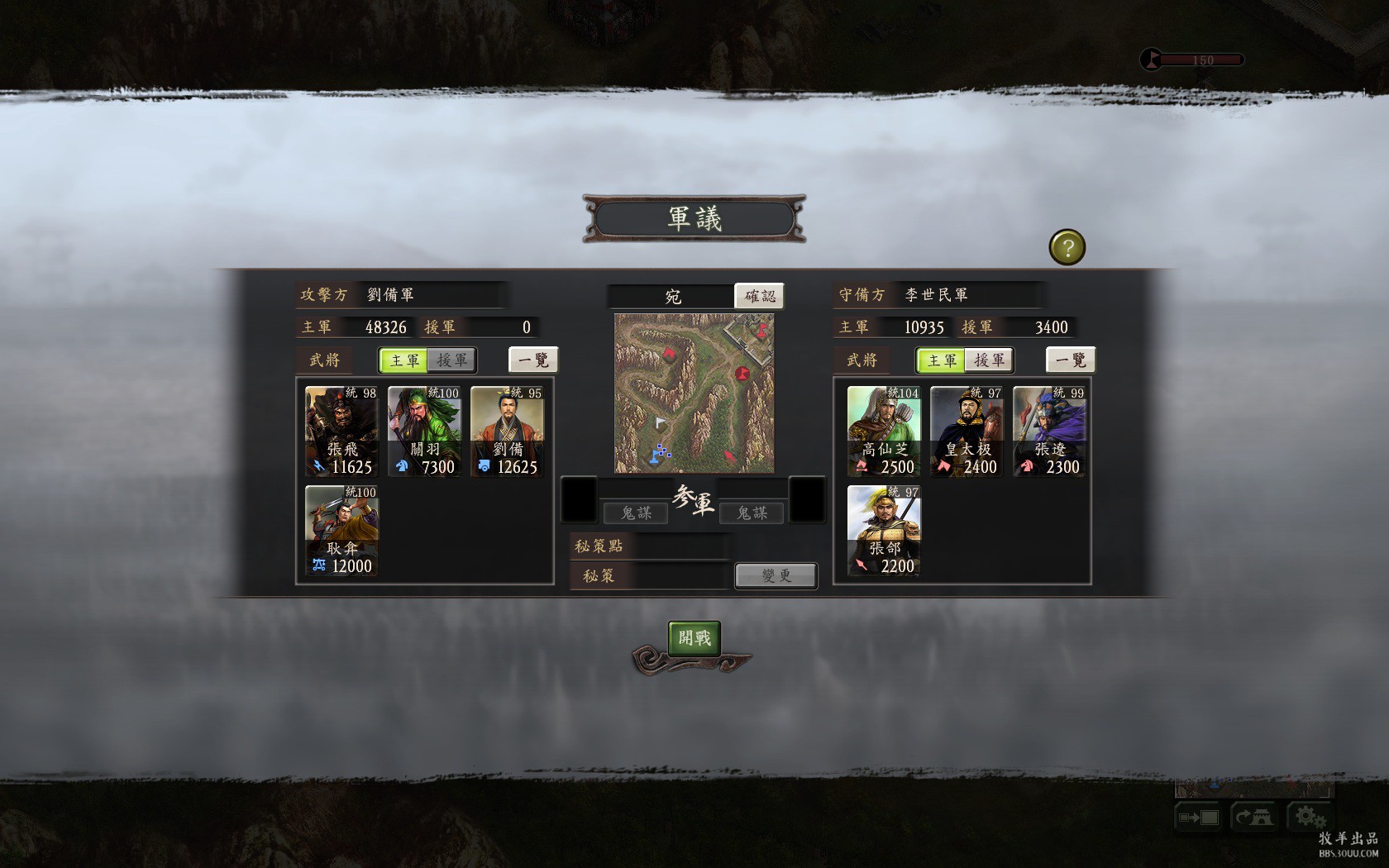
Task: Pick attacker officer 耿弇 portrait
Action: [341, 531]
